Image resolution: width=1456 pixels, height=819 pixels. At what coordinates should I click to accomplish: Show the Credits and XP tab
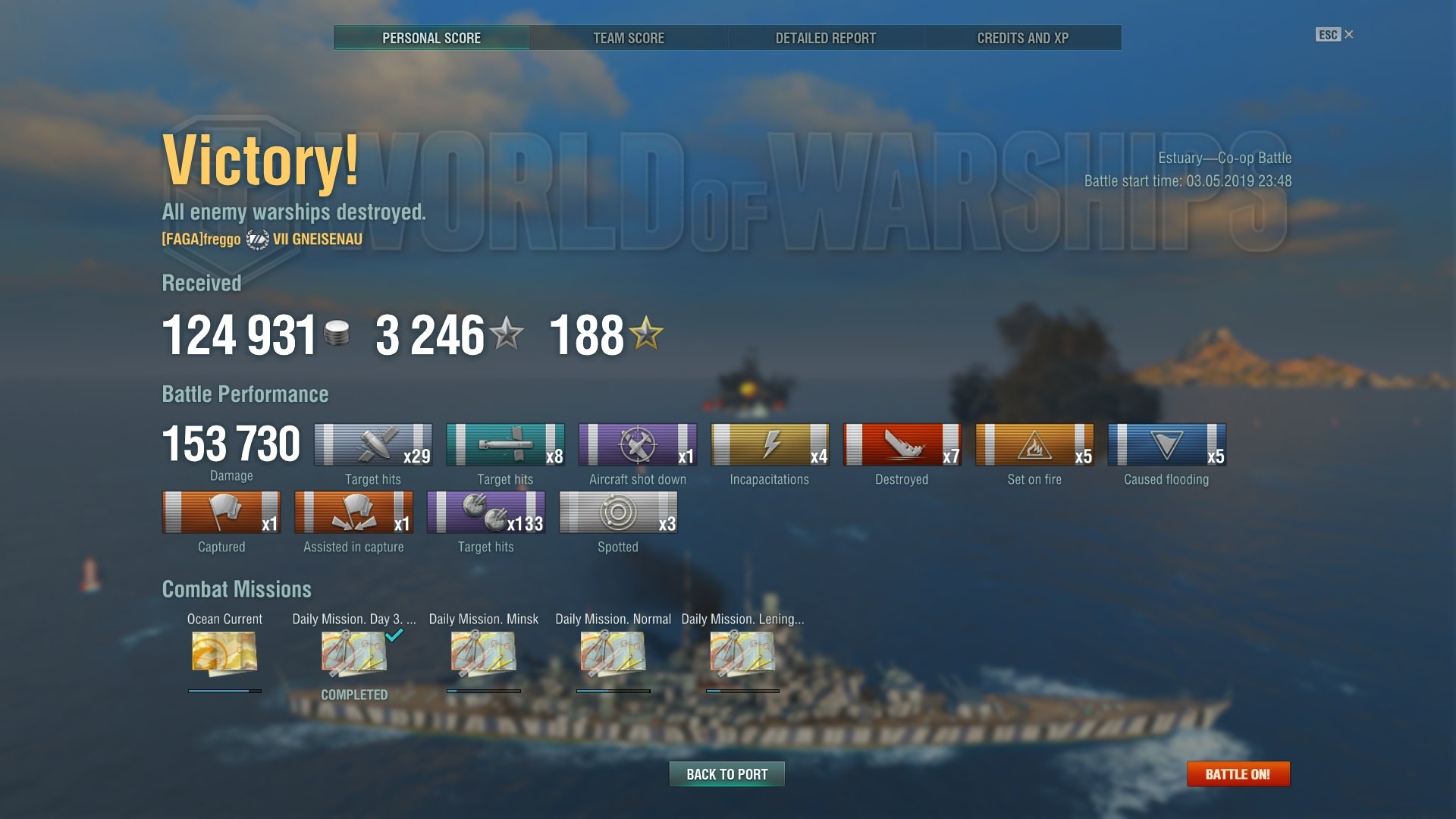[x=1022, y=38]
